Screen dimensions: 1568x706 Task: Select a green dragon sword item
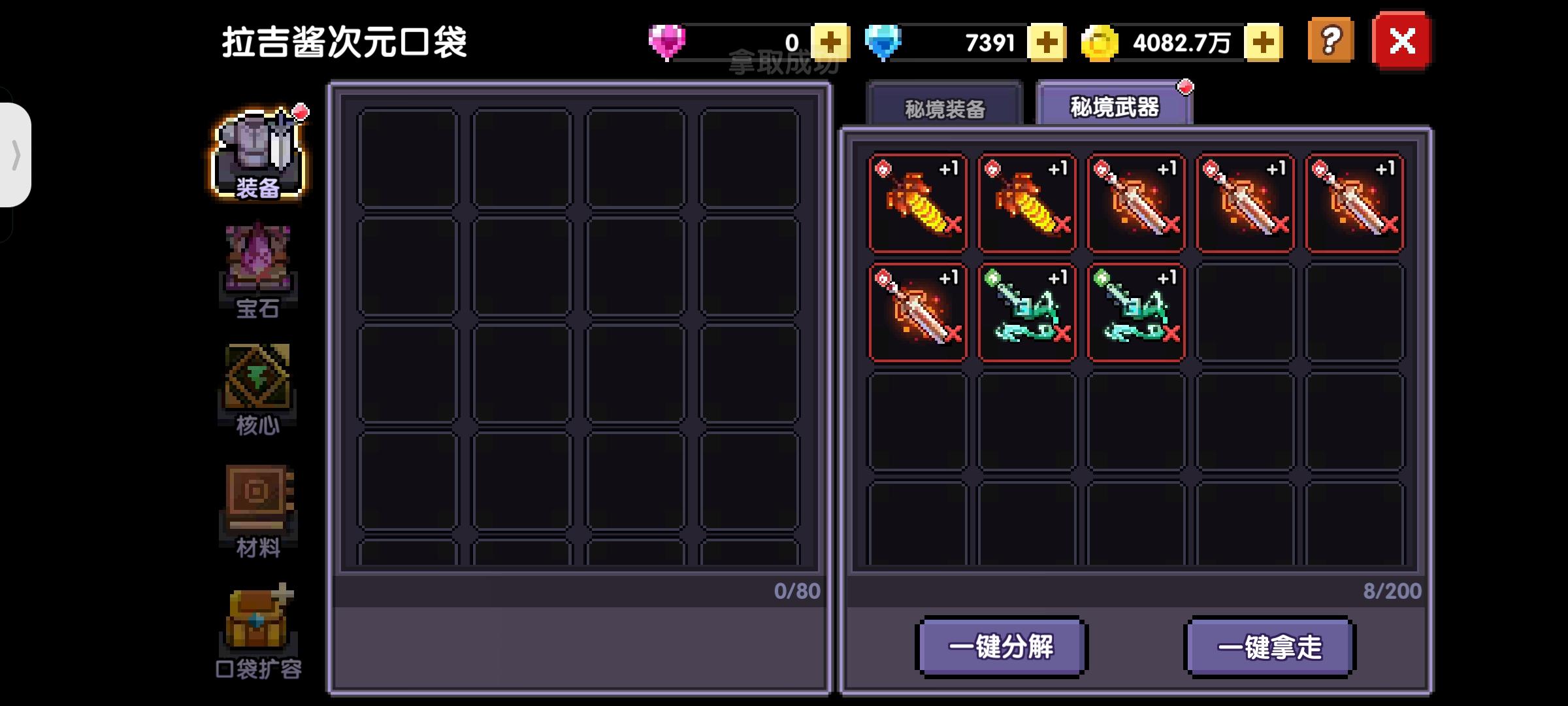click(1027, 312)
